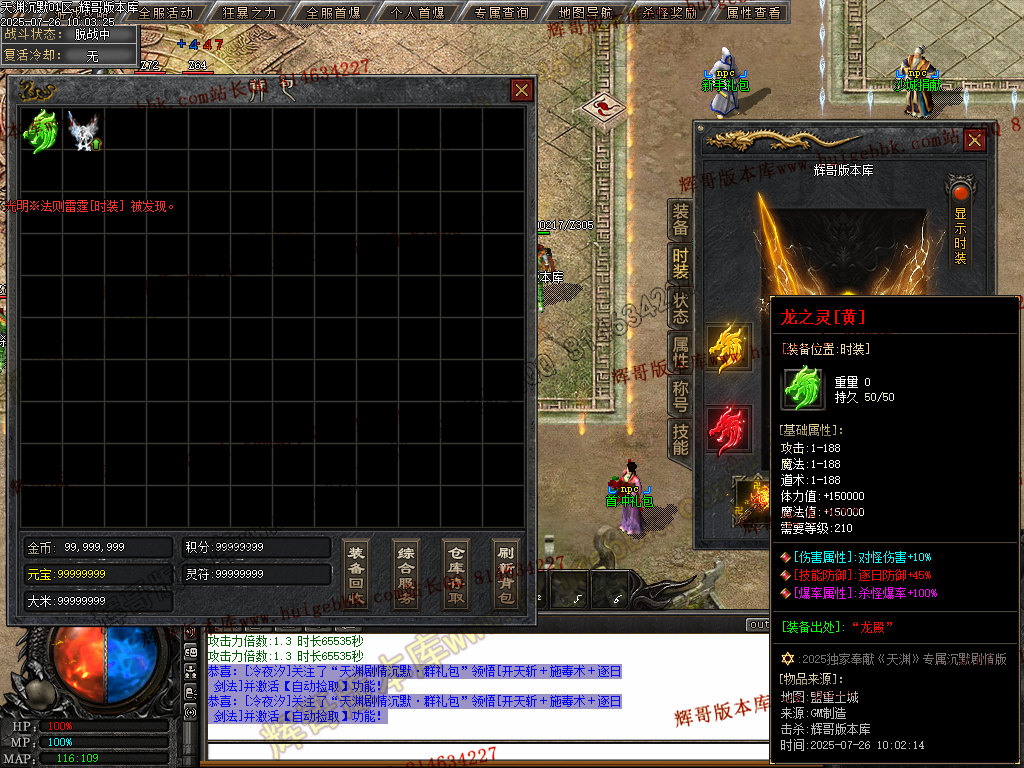Open the 全服活动 menu
This screenshot has width=1024, height=768.
(x=166, y=13)
